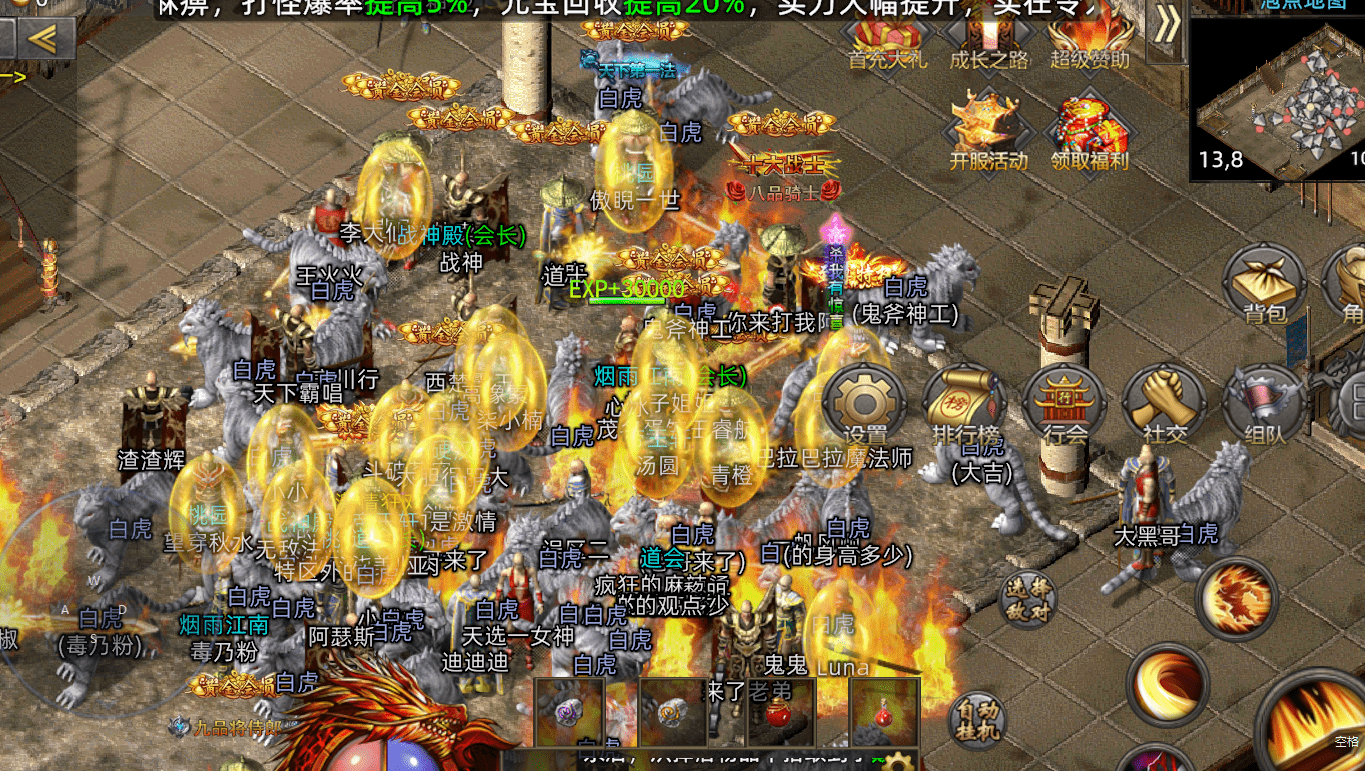Screen dimensions: 1365x771
Task: Open the 开服活动 server launch events
Action: pos(988,130)
